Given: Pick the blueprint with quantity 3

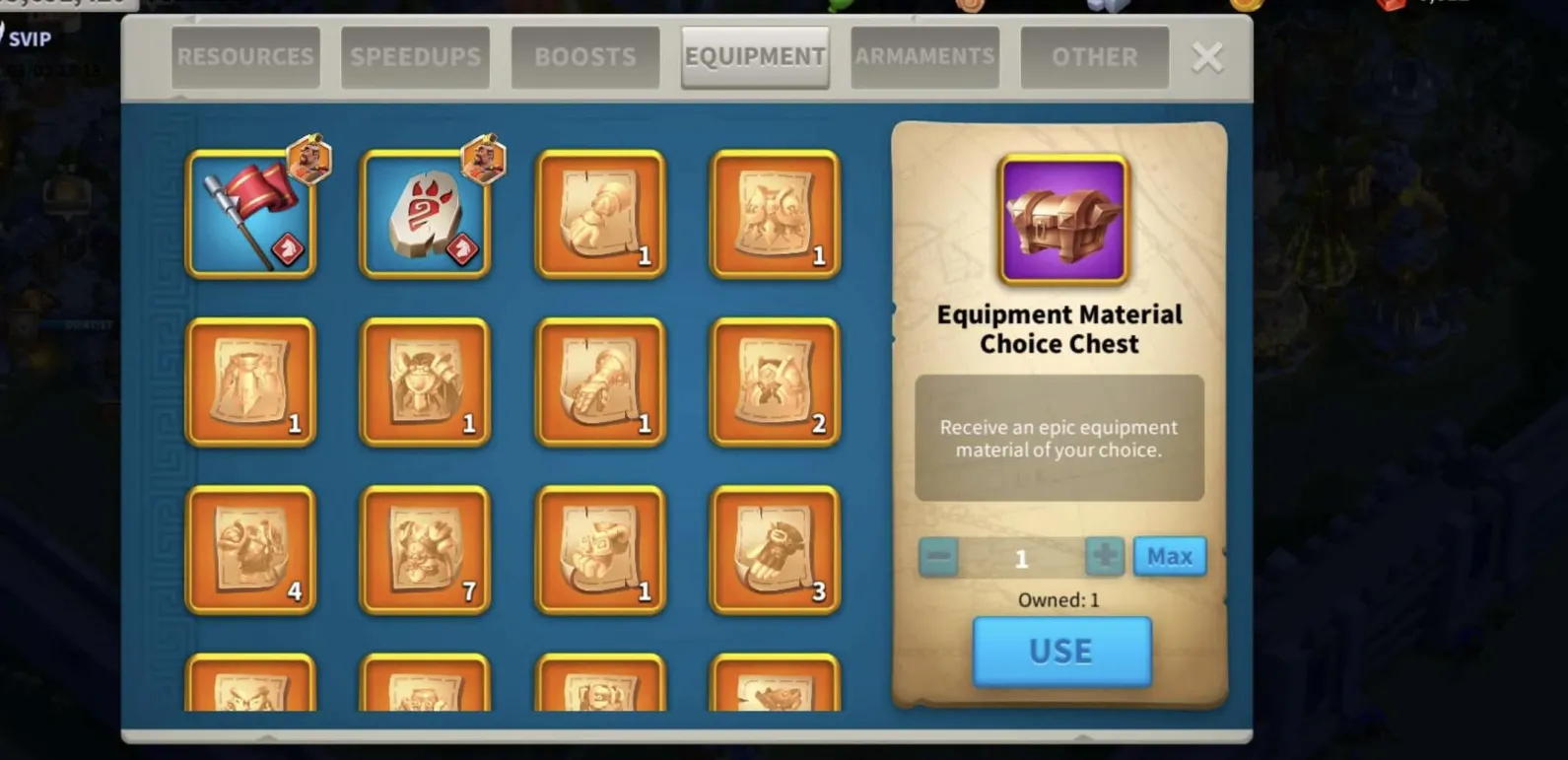Looking at the screenshot, I should click(775, 550).
